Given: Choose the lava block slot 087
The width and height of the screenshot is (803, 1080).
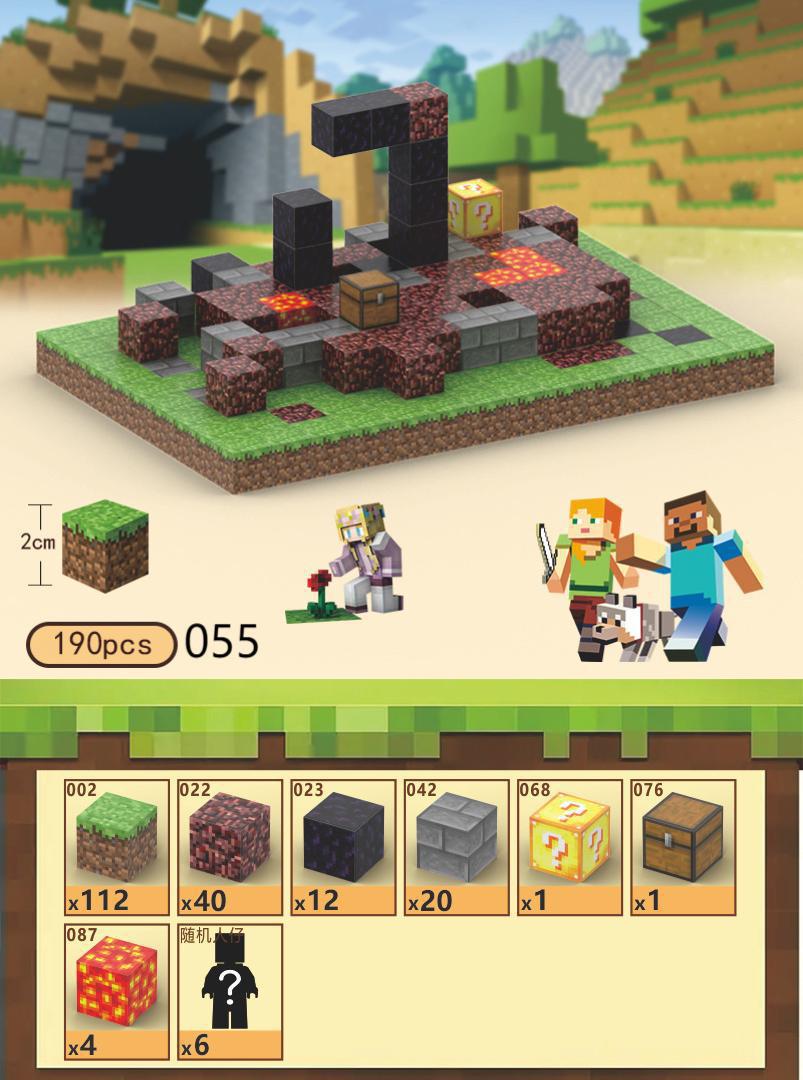Looking at the screenshot, I should (117, 991).
